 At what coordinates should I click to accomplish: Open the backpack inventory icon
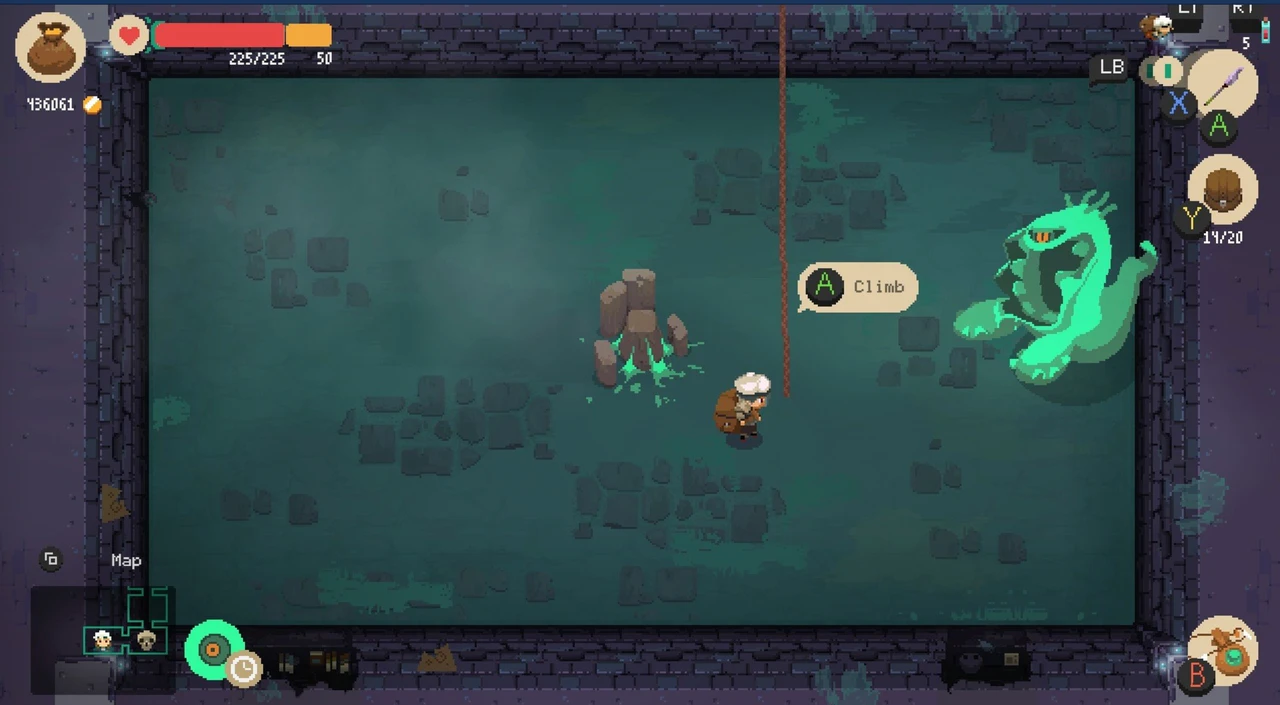[1222, 188]
